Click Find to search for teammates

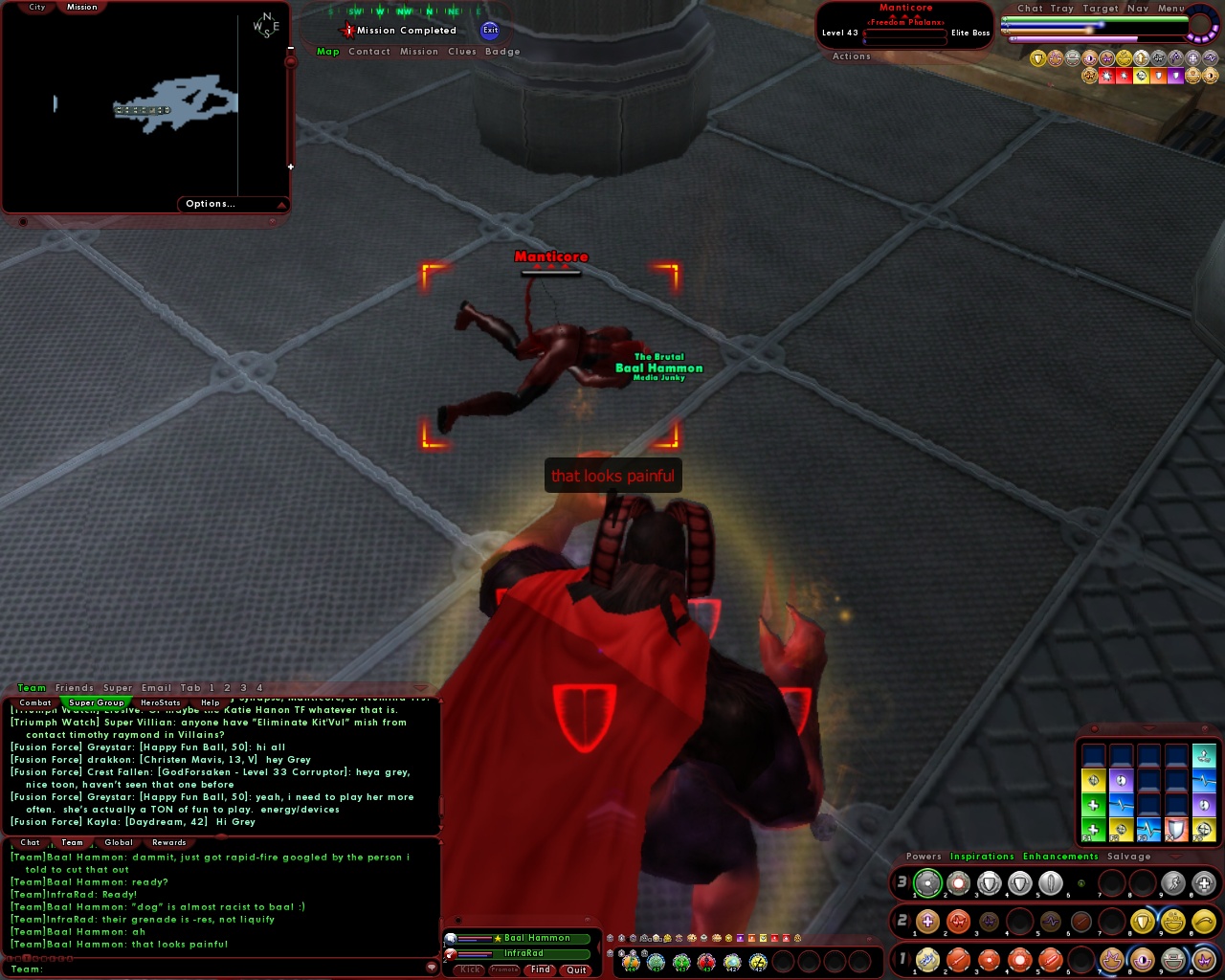[x=539, y=969]
